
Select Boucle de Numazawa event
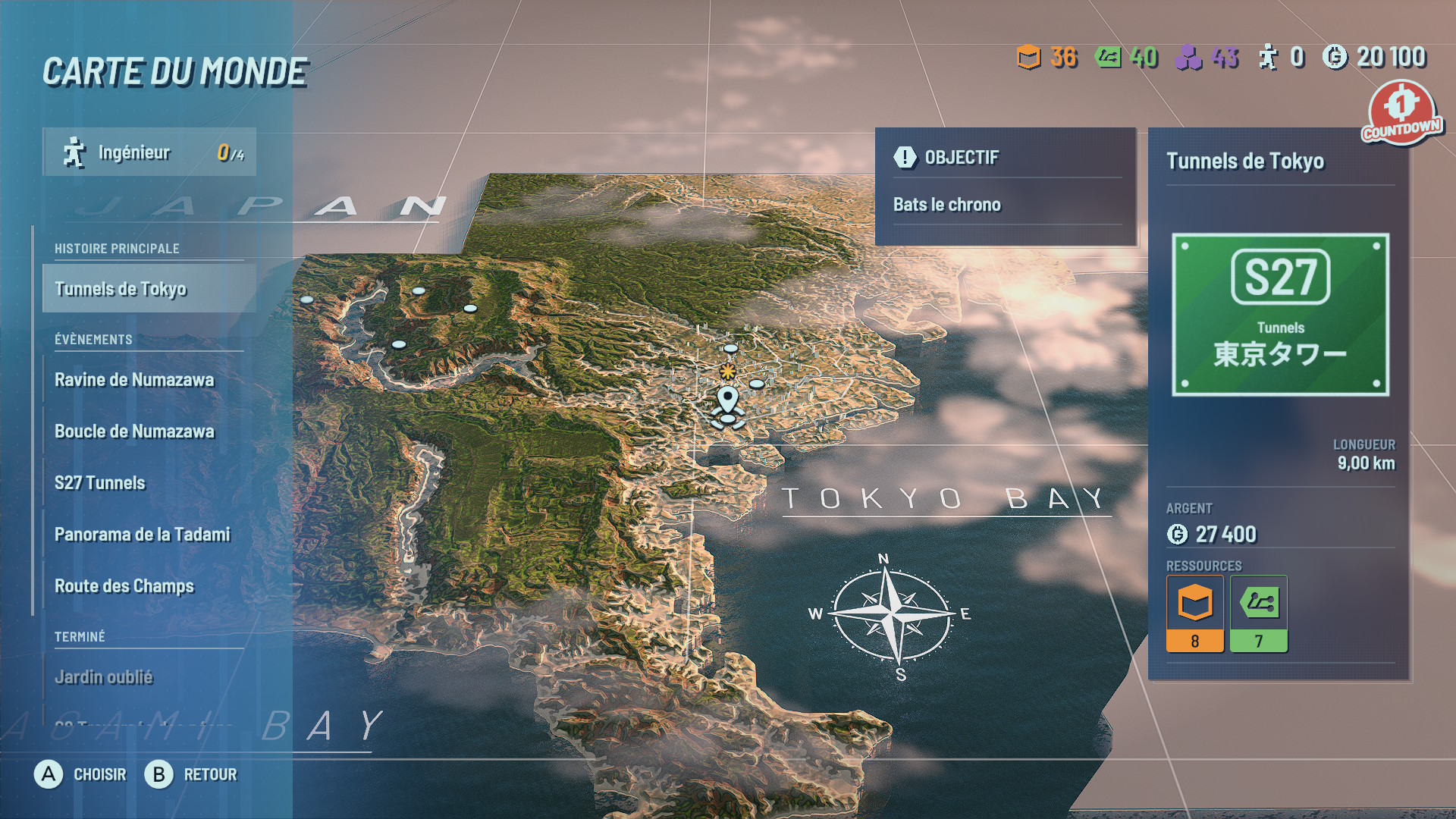pyautogui.click(x=134, y=431)
